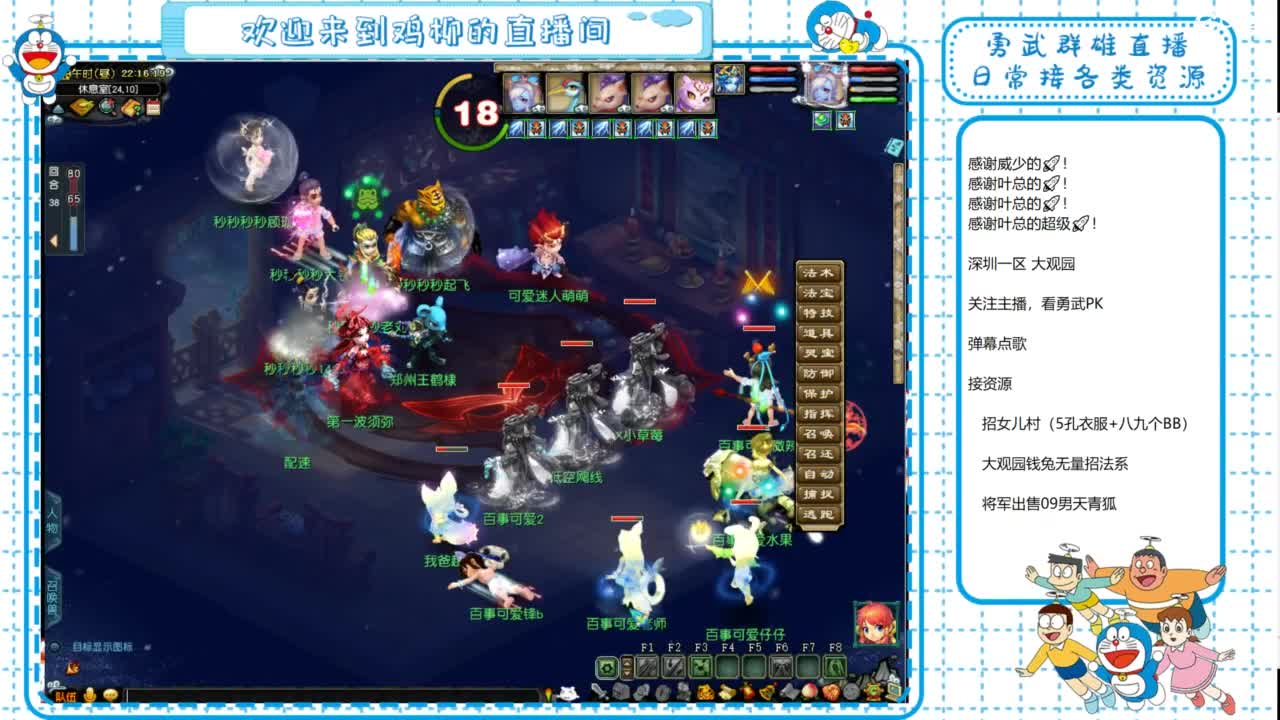Activate the 召唤 (Summon) command icon
1280x720 pixels.
pos(818,434)
